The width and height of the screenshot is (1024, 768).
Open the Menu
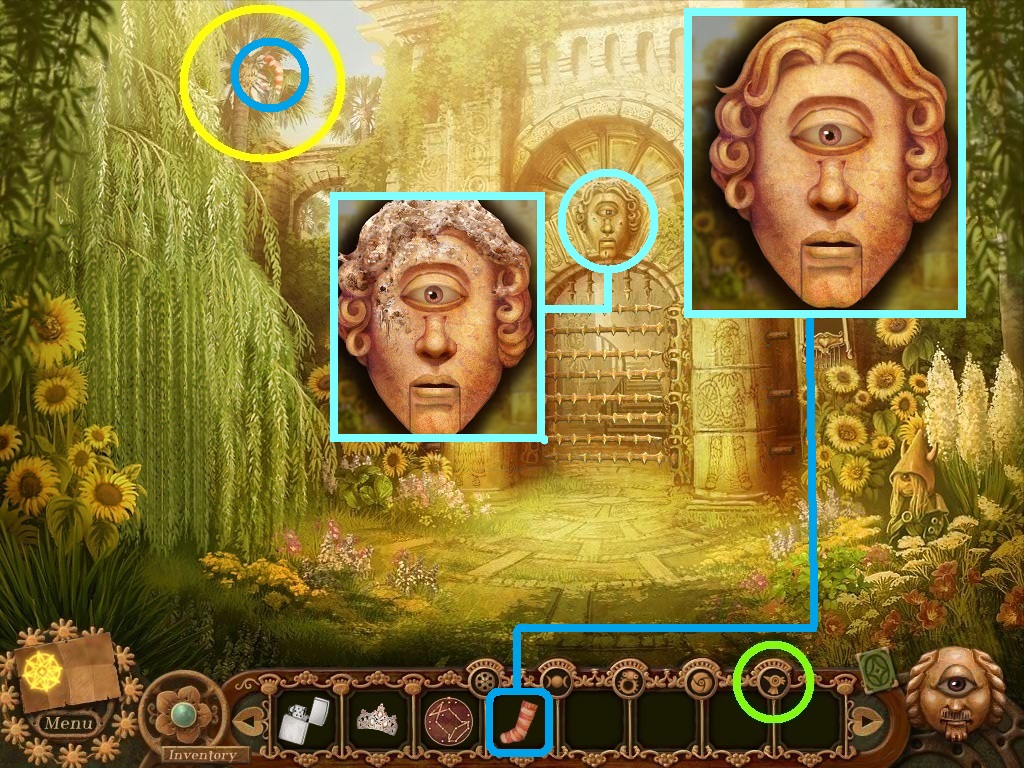point(69,723)
